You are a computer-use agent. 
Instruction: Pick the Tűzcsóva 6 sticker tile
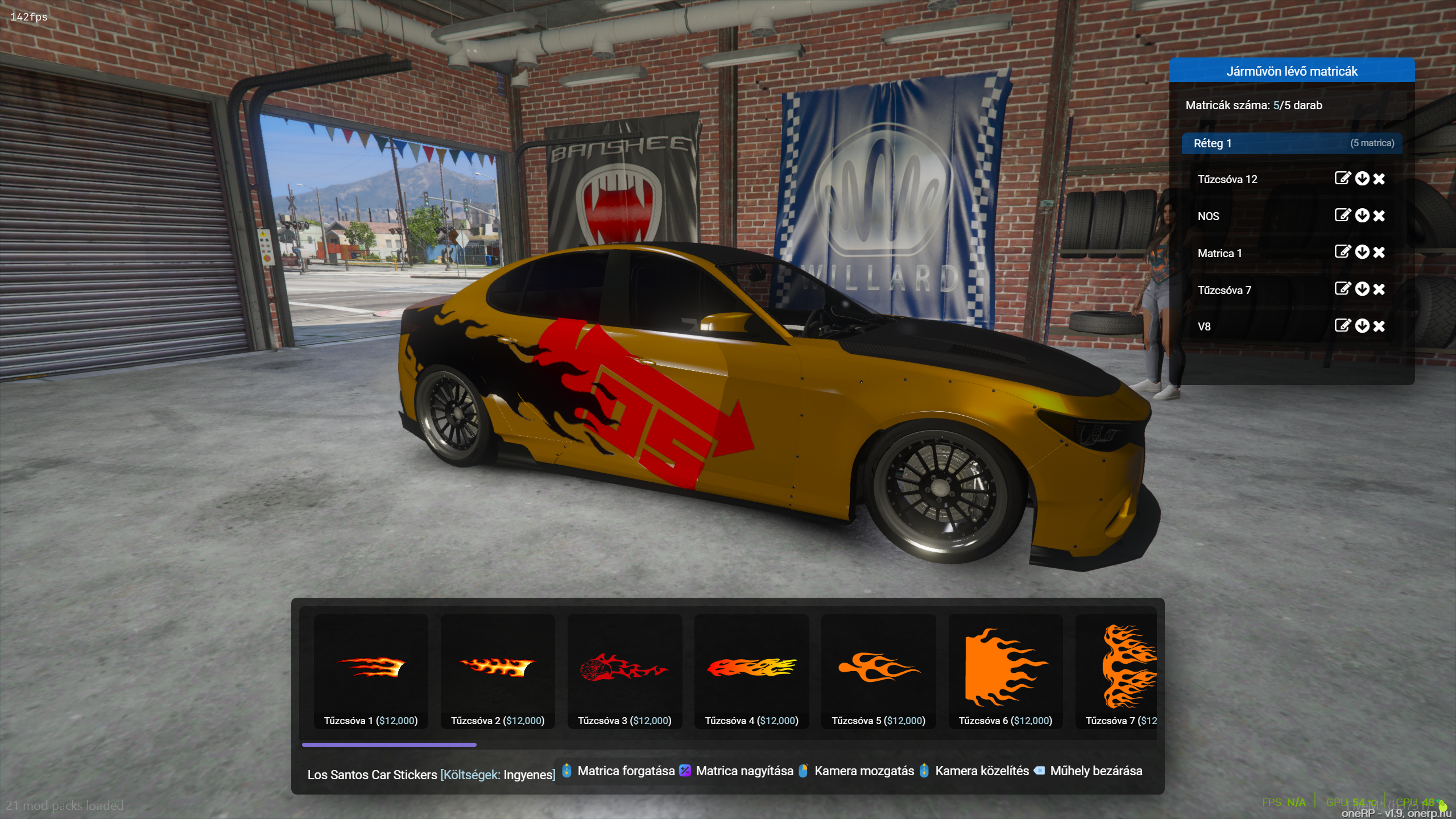[1005, 671]
